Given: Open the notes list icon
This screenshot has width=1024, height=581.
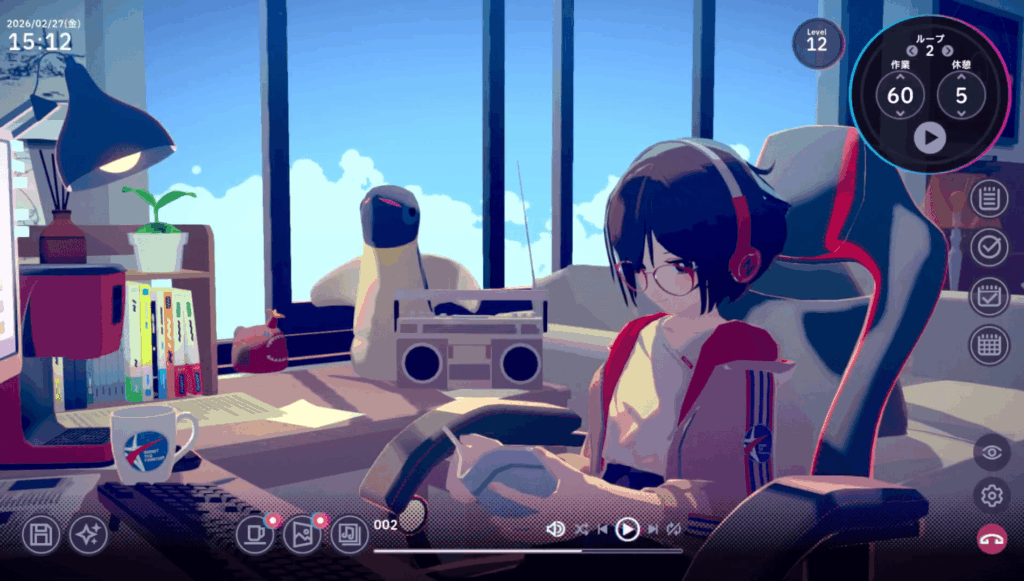Looking at the screenshot, I should (x=989, y=197).
